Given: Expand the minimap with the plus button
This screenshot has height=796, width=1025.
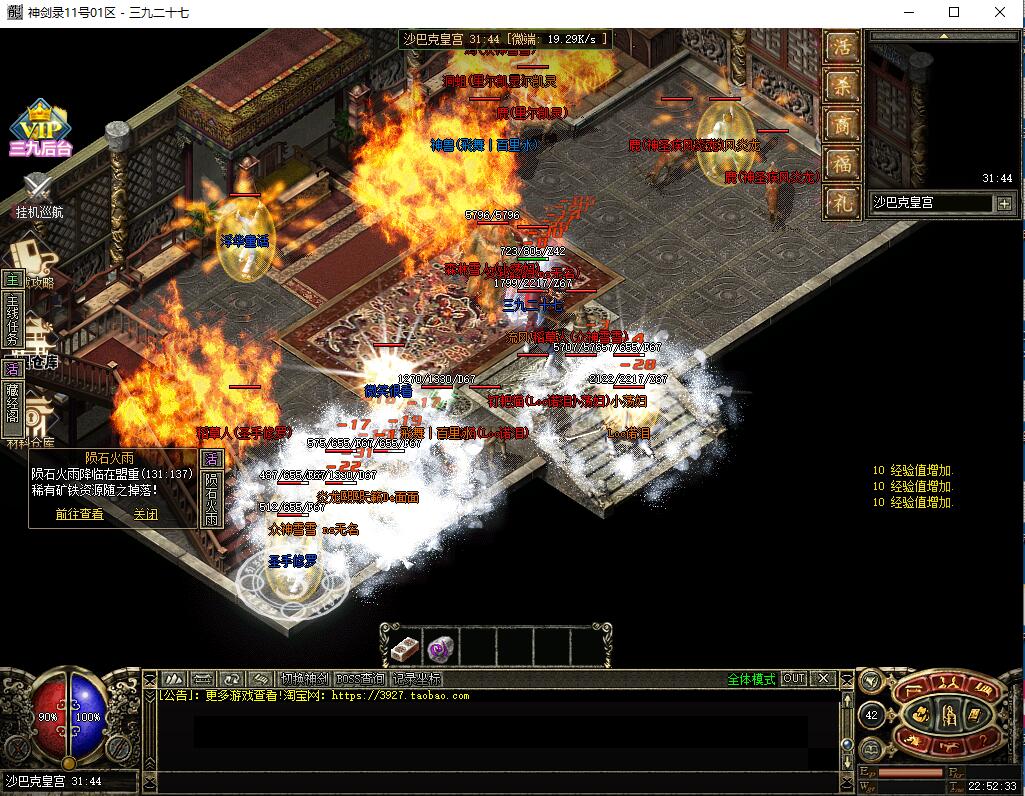Looking at the screenshot, I should point(1003,203).
